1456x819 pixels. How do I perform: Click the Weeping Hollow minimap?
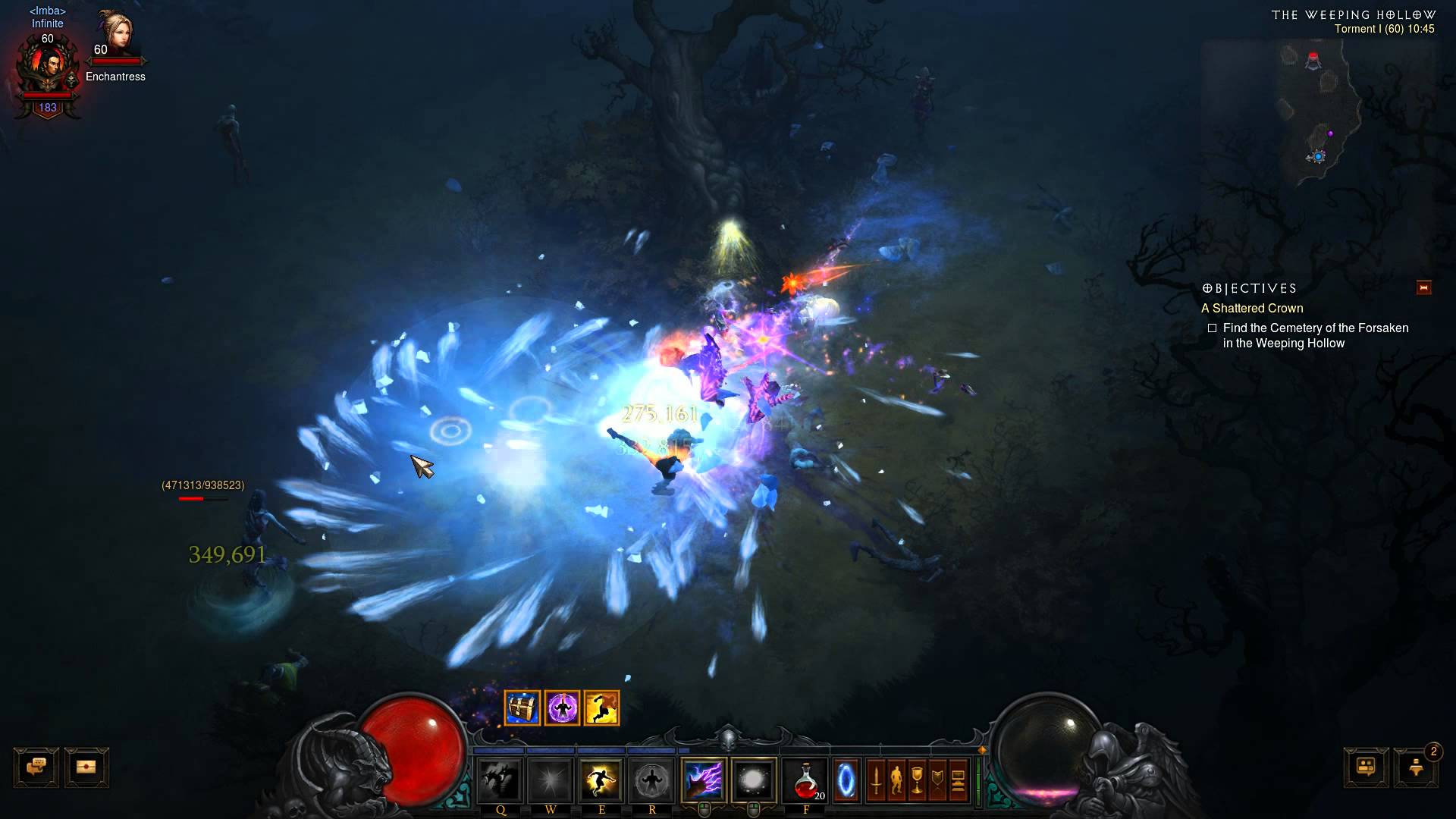[x=1319, y=114]
